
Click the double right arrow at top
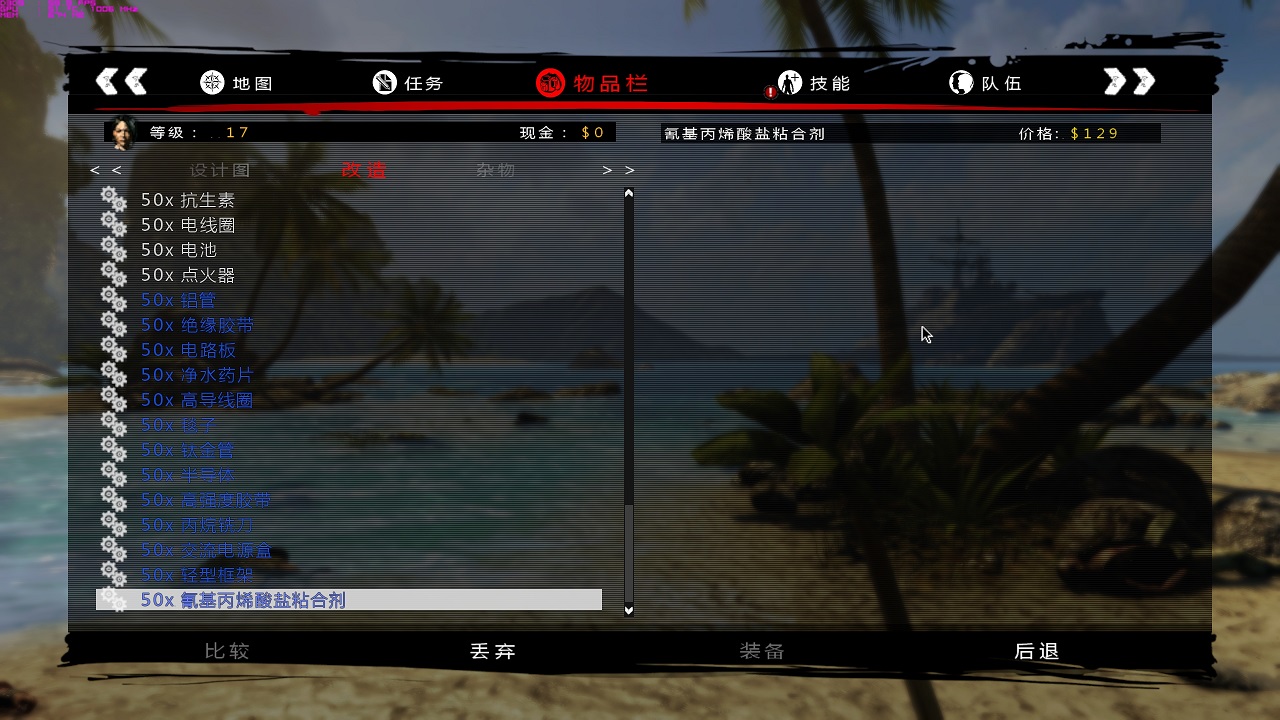[x=1129, y=82]
